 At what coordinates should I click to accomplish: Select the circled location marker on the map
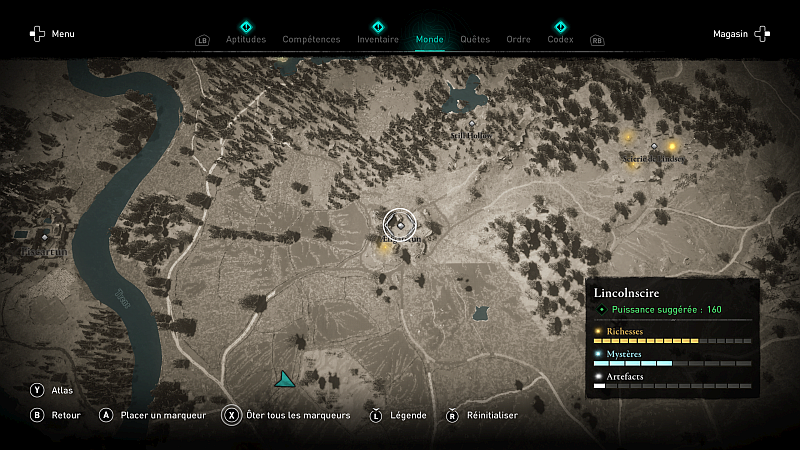(x=399, y=225)
